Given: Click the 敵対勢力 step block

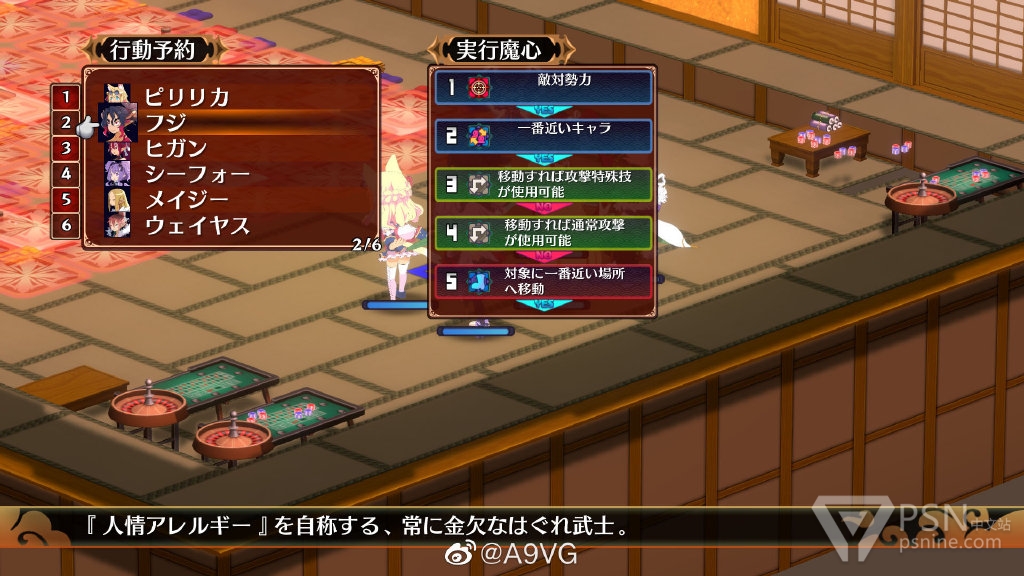Looking at the screenshot, I should [x=543, y=87].
